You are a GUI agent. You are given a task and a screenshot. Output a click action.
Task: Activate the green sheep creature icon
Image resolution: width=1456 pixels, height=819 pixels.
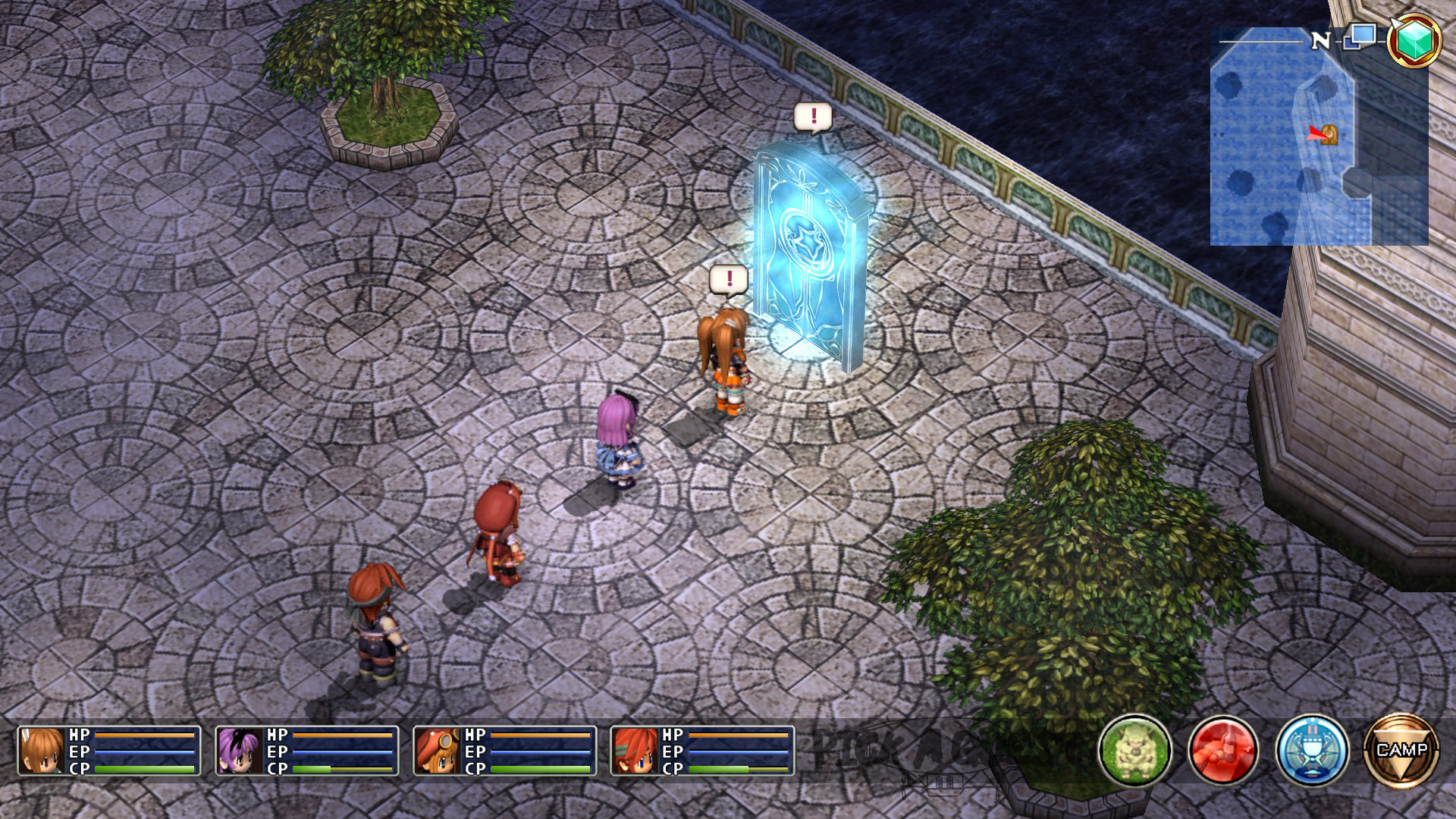point(1134,750)
